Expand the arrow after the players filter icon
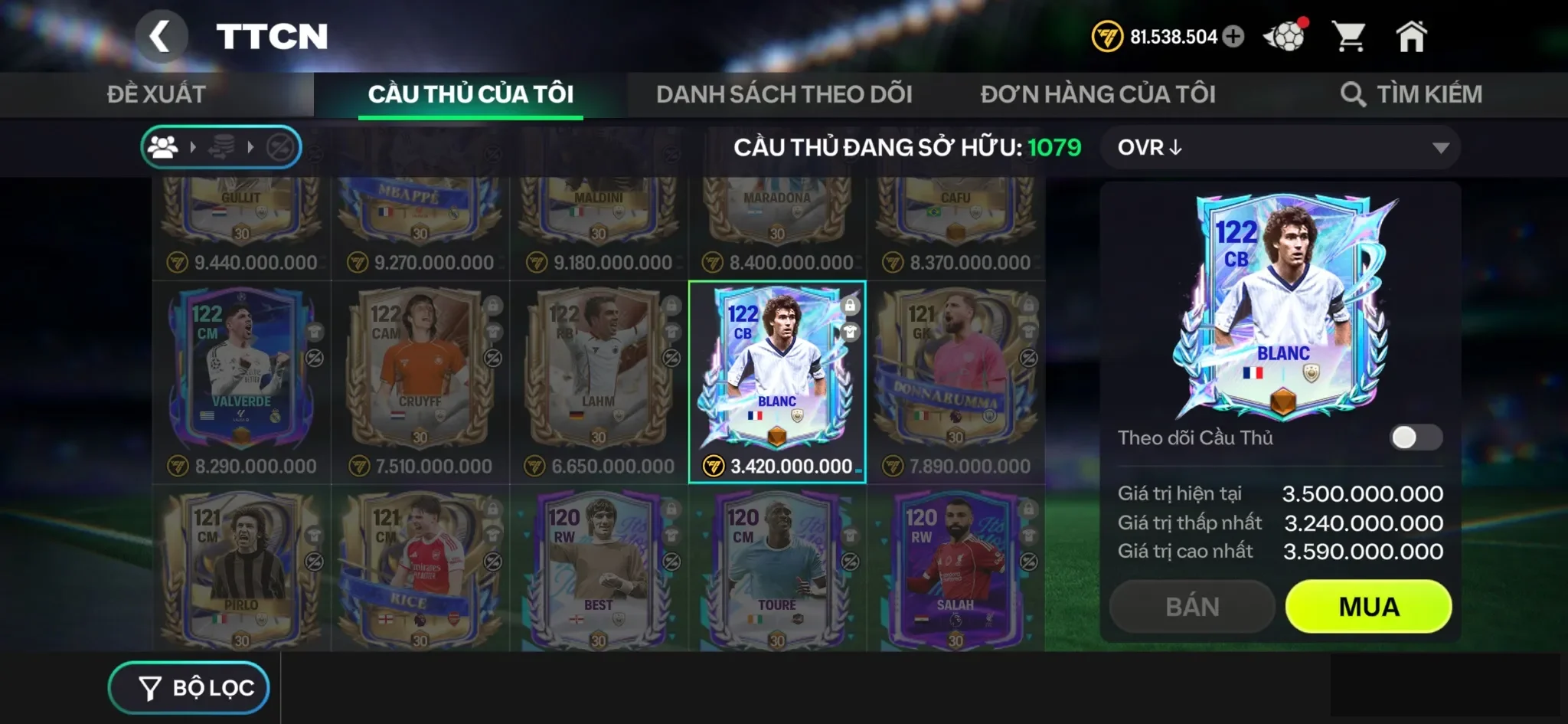The image size is (1568, 724). tap(191, 147)
